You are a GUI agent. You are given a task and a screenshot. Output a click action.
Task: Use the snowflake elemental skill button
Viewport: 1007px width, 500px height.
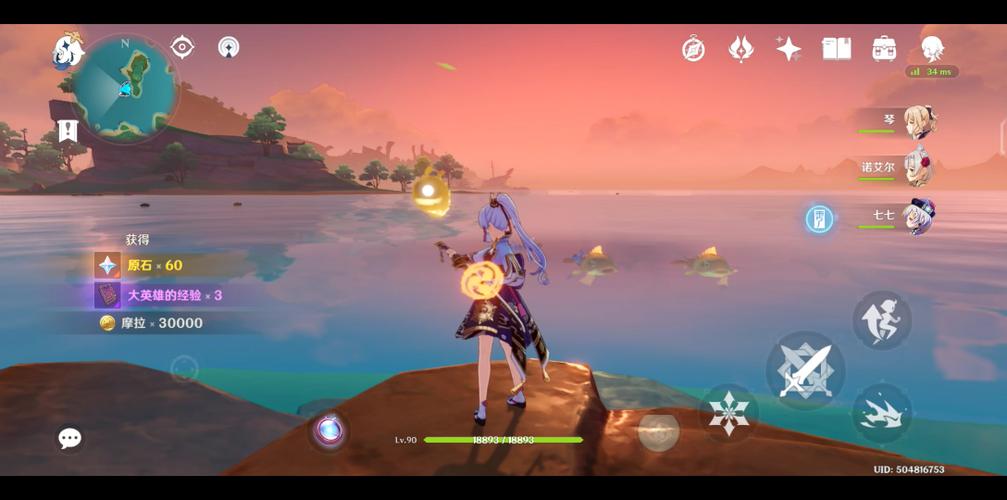coord(729,412)
